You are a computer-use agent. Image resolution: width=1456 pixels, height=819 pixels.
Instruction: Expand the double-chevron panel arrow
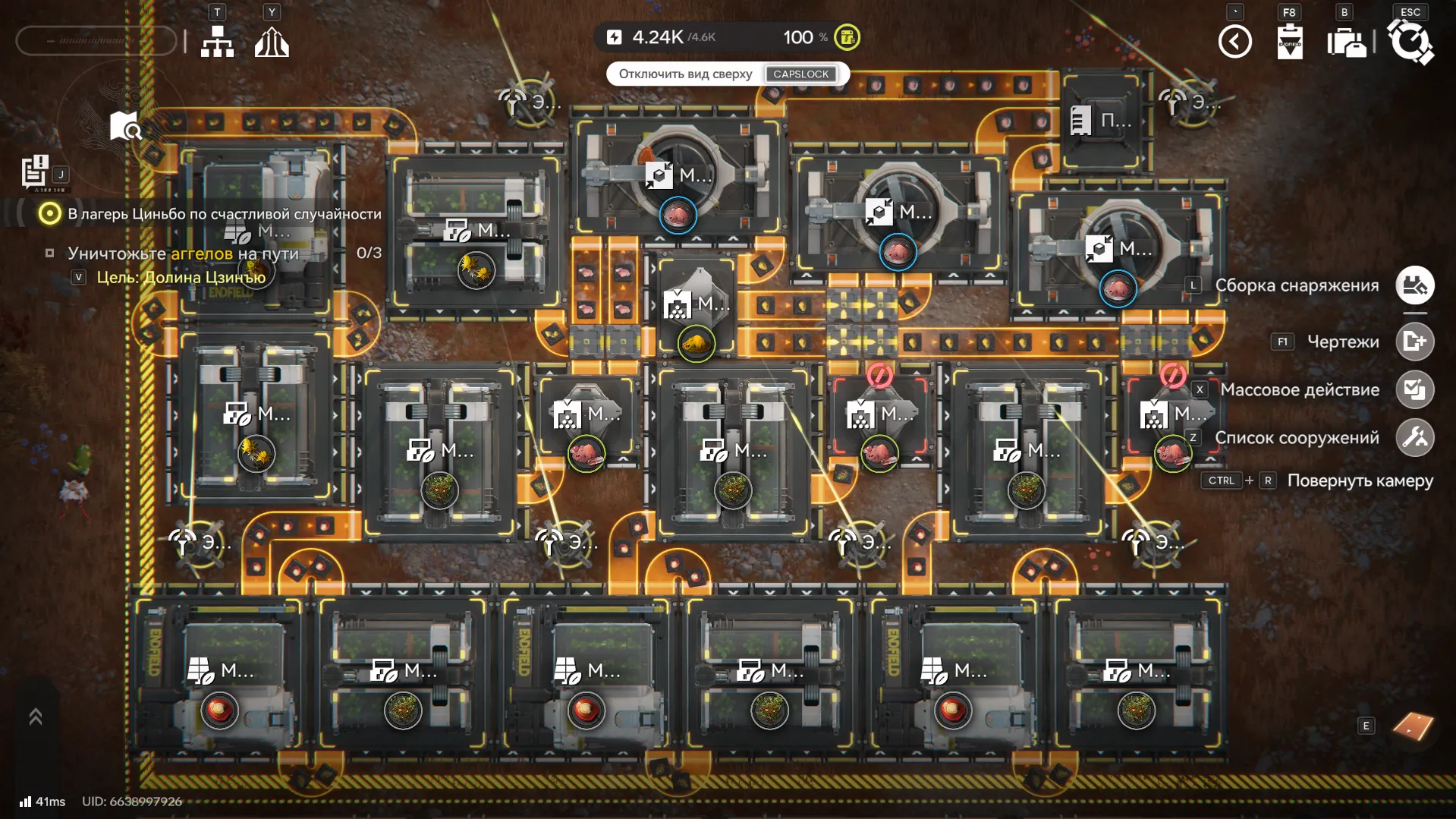click(36, 717)
